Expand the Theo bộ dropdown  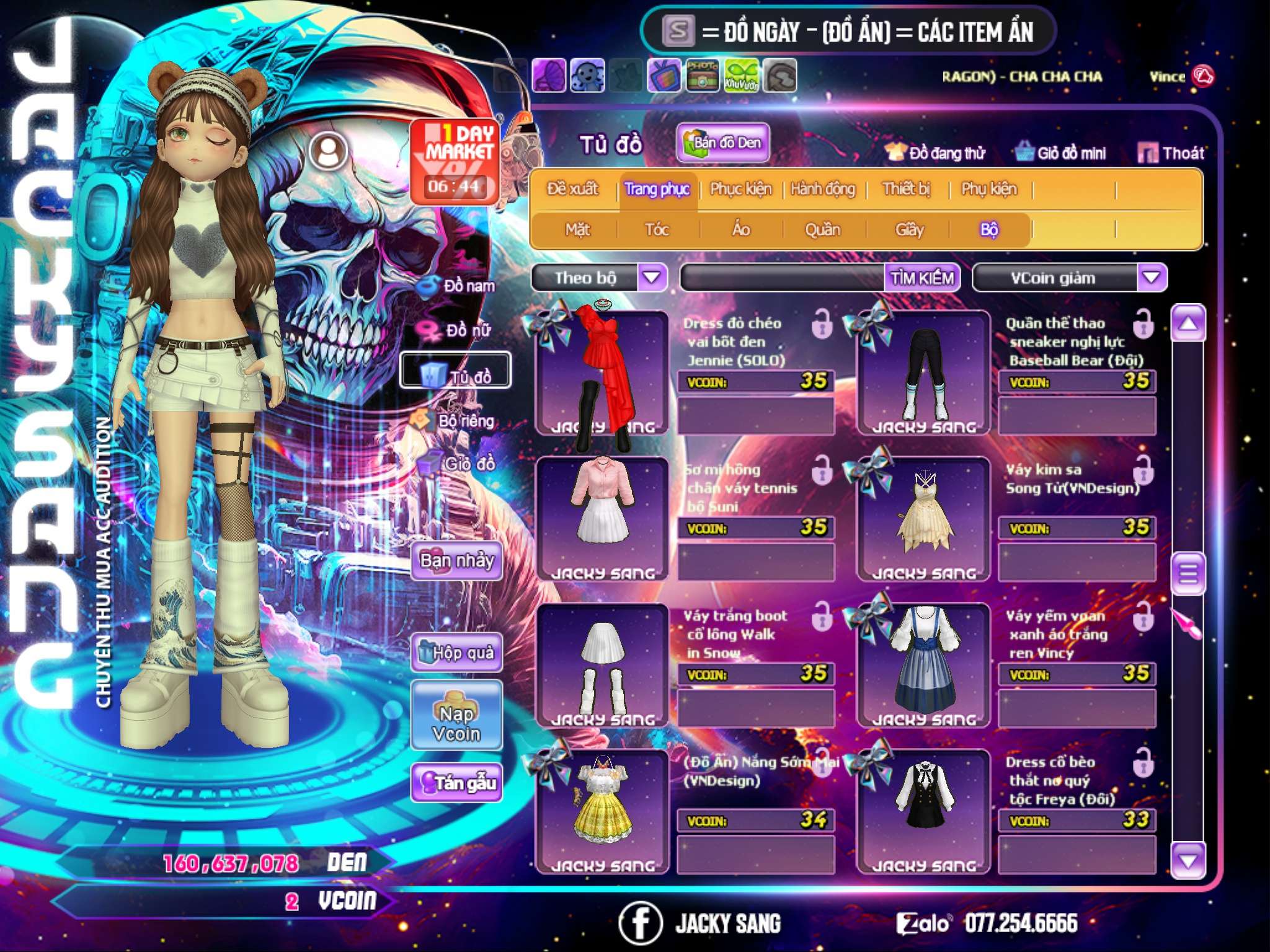[x=652, y=278]
